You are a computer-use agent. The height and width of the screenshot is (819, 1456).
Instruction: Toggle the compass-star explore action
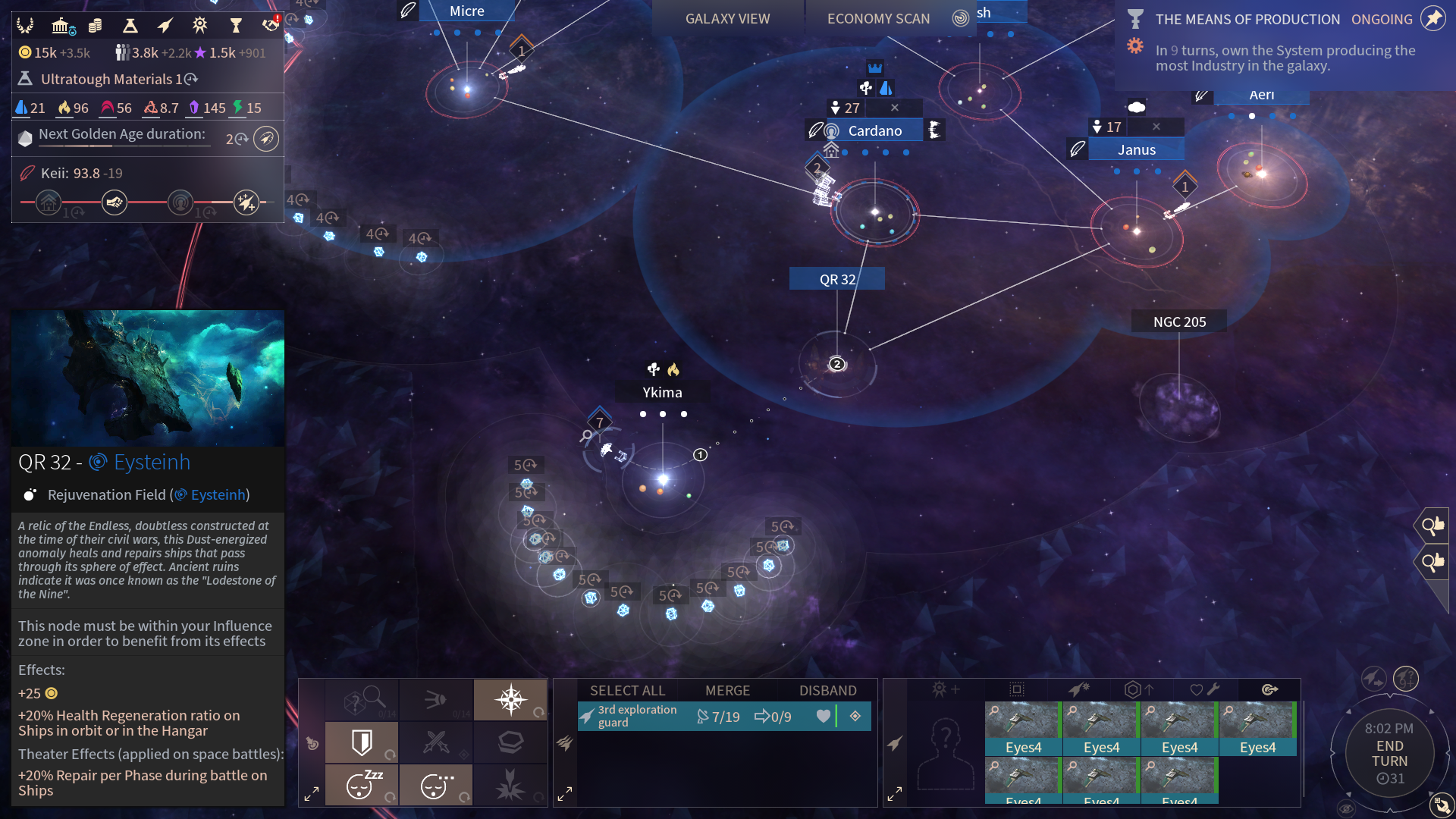click(x=510, y=698)
